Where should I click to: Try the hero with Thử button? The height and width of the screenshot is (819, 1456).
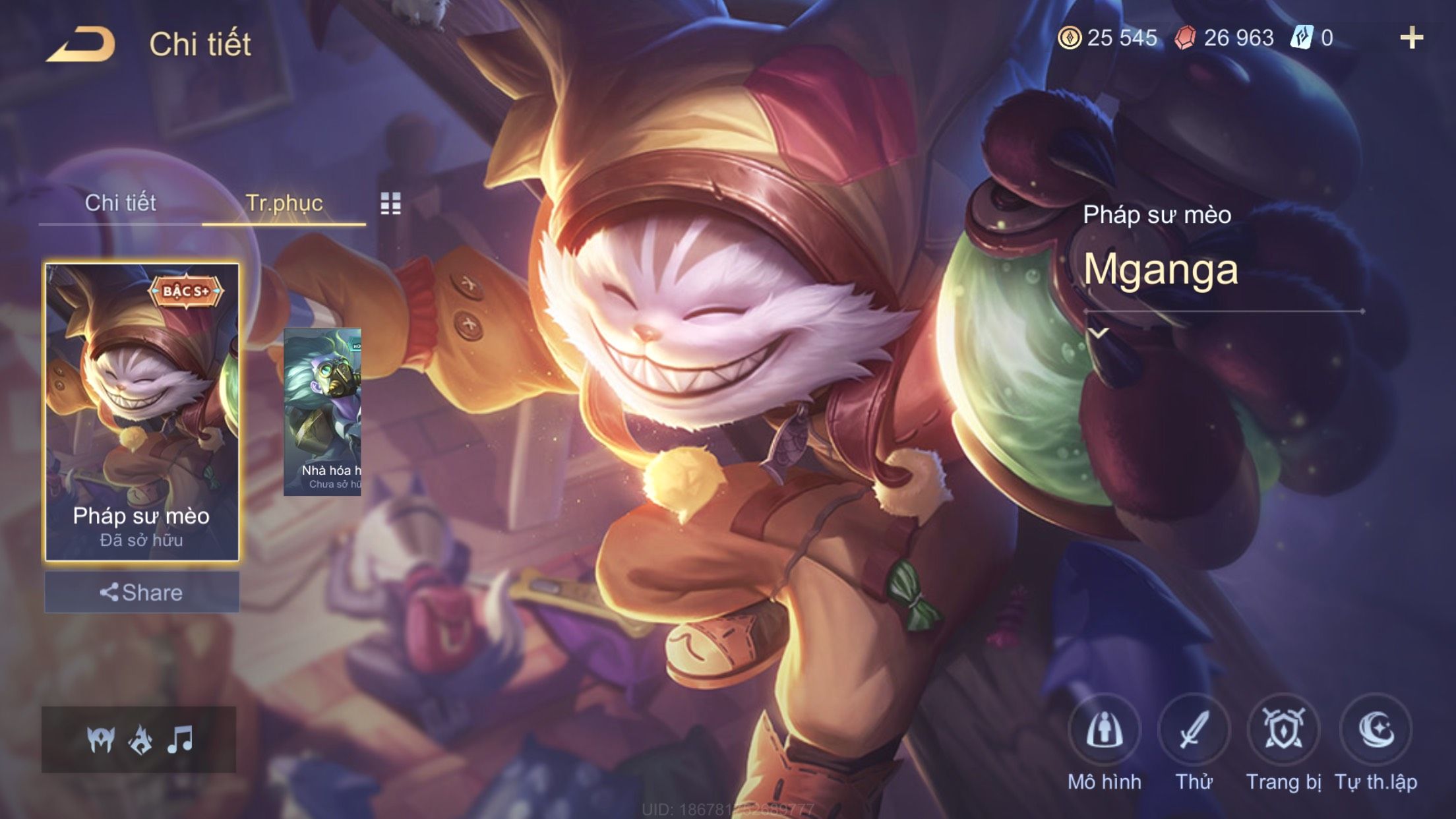(x=1194, y=731)
